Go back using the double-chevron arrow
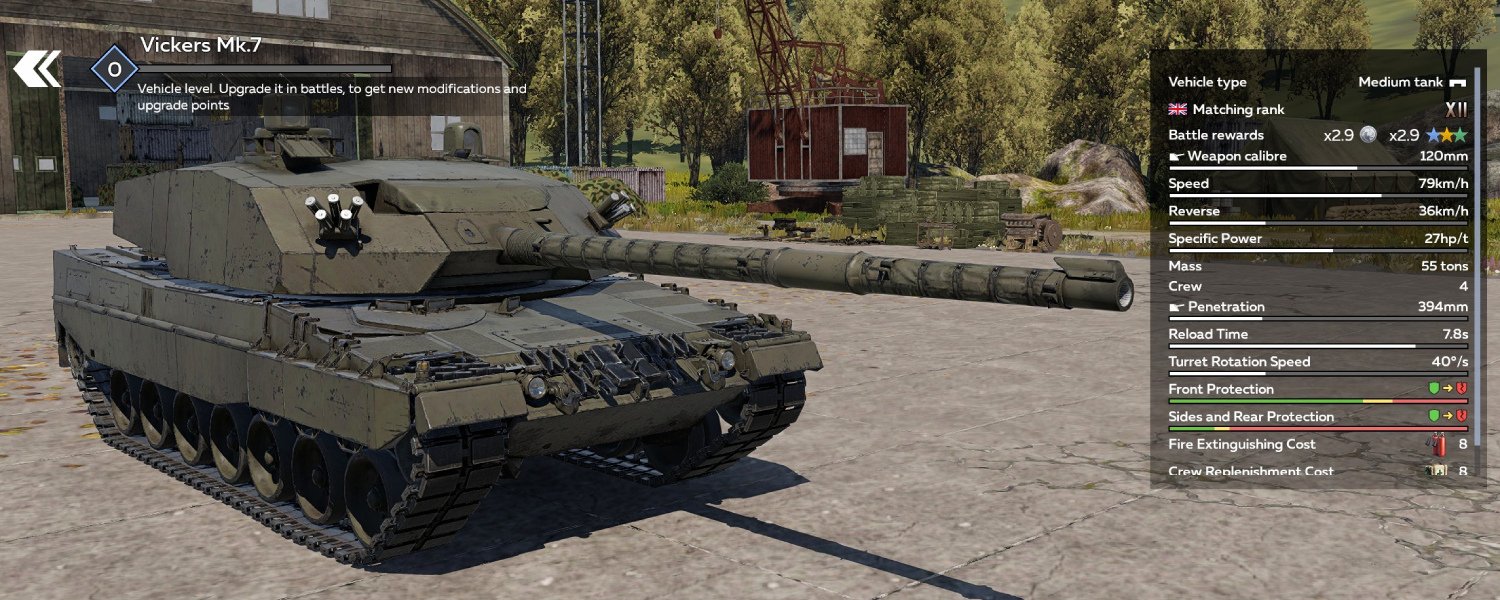 click(37, 69)
